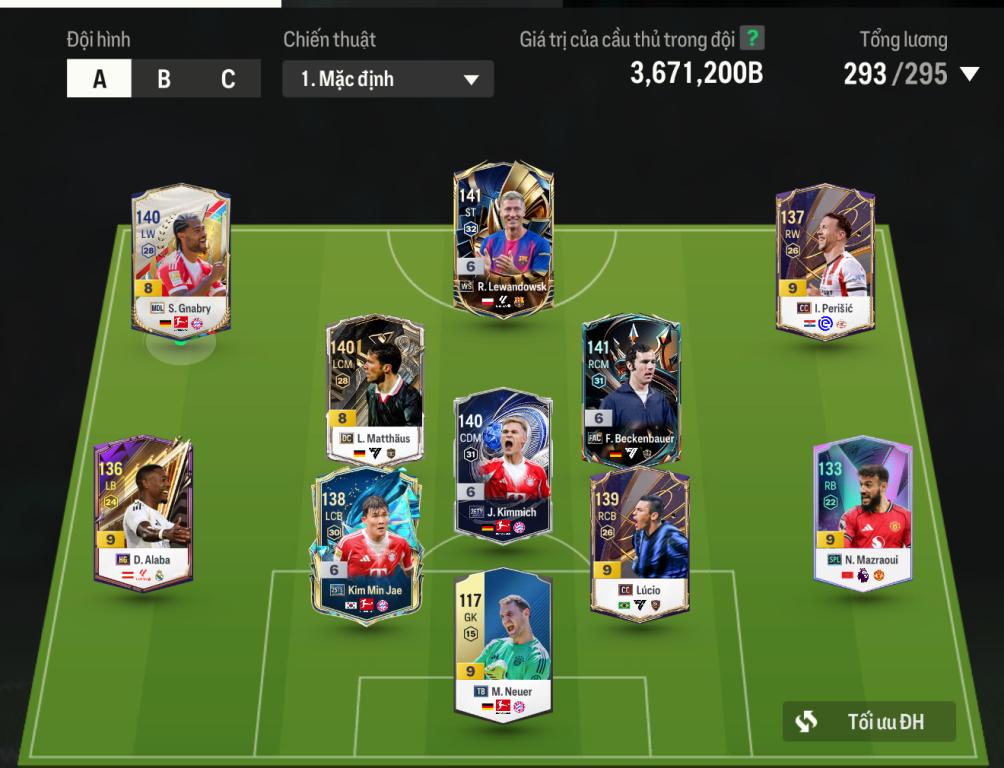Choose the N. Mazraoui right back card
This screenshot has height=768, width=1004.
863,512
